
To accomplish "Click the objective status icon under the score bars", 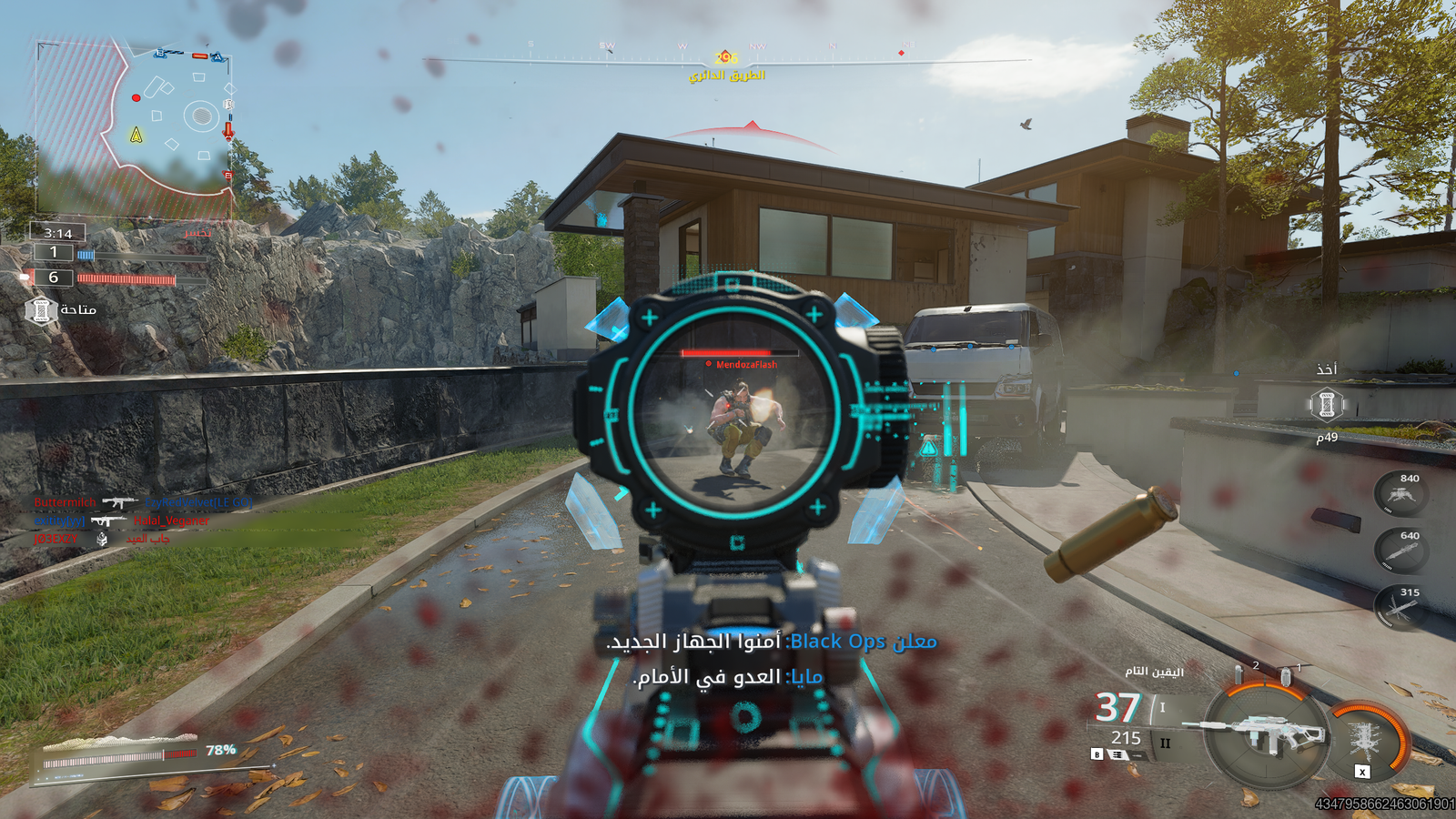I will [x=41, y=310].
